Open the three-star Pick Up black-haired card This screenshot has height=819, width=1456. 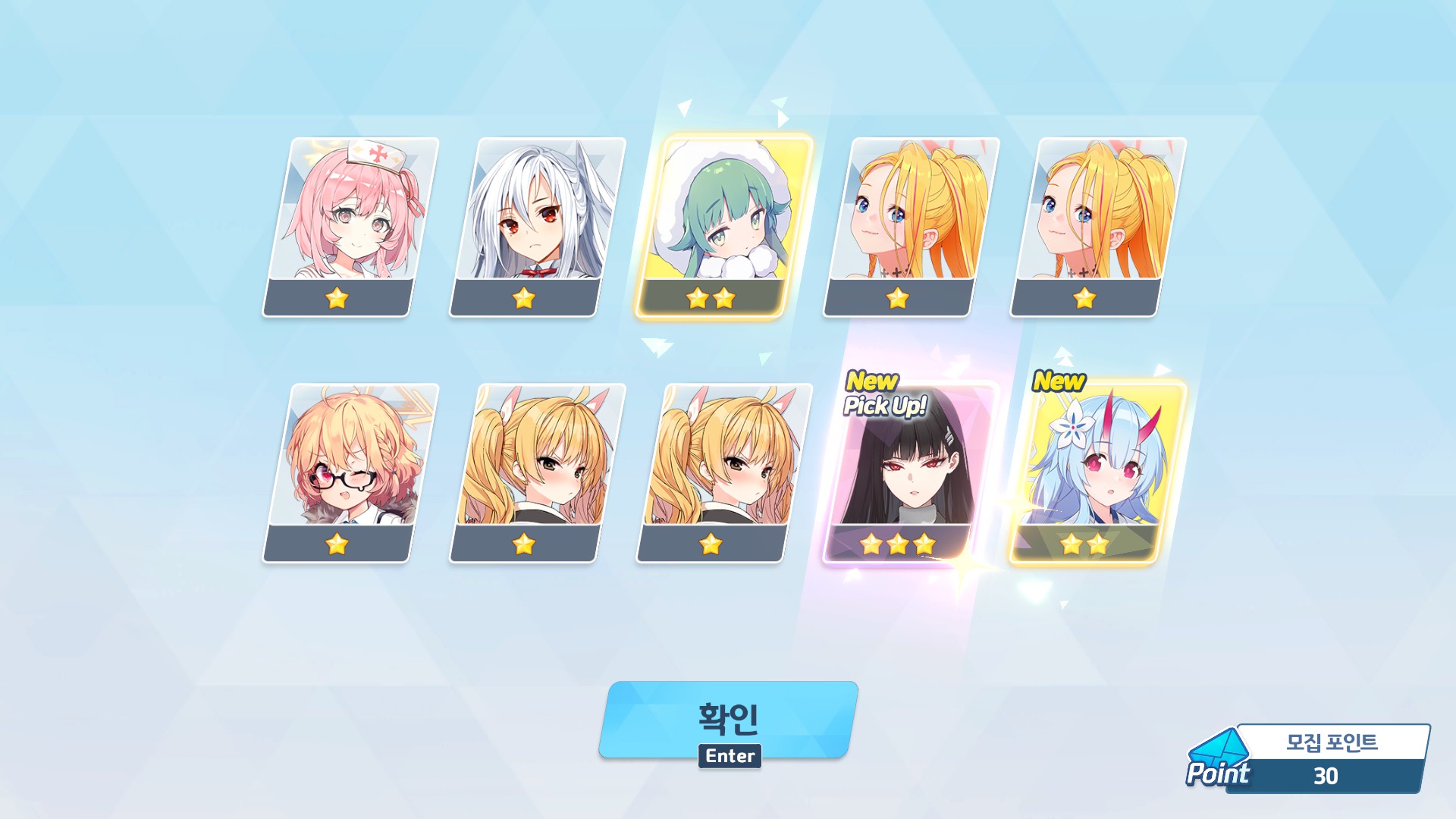point(909,473)
